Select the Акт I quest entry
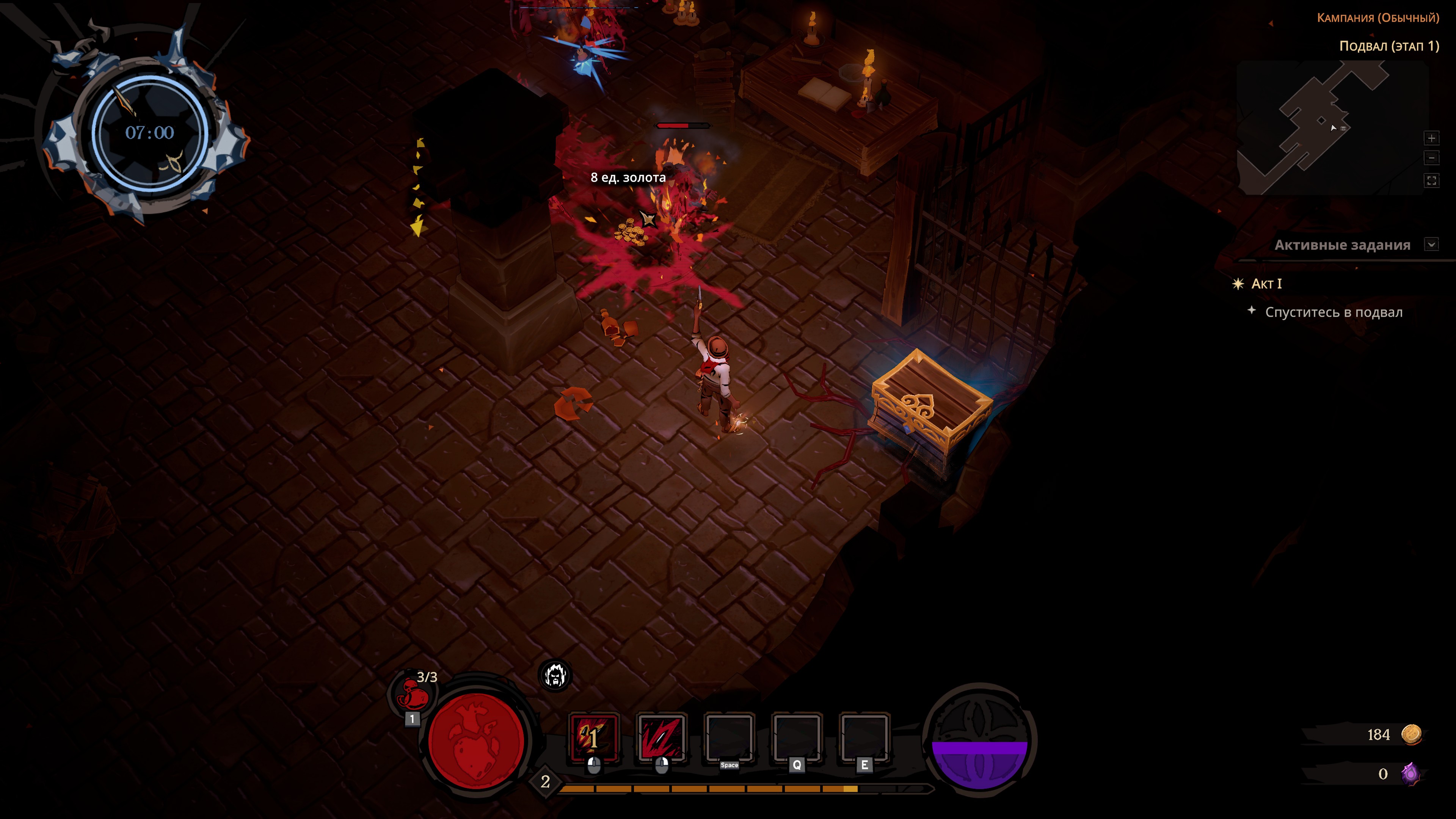Viewport: 1456px width, 819px height. (1266, 284)
